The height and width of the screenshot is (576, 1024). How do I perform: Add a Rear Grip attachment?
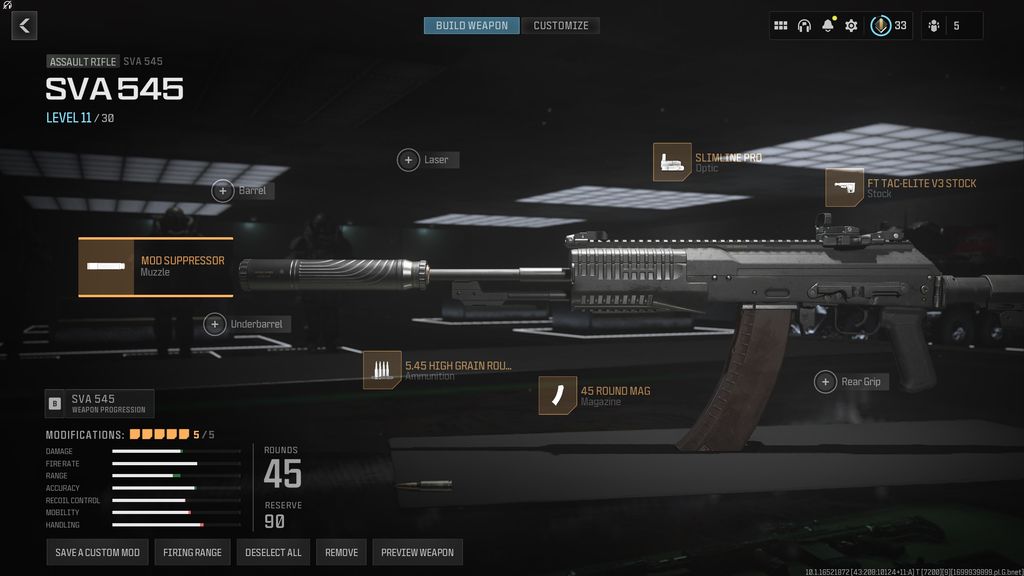click(825, 382)
